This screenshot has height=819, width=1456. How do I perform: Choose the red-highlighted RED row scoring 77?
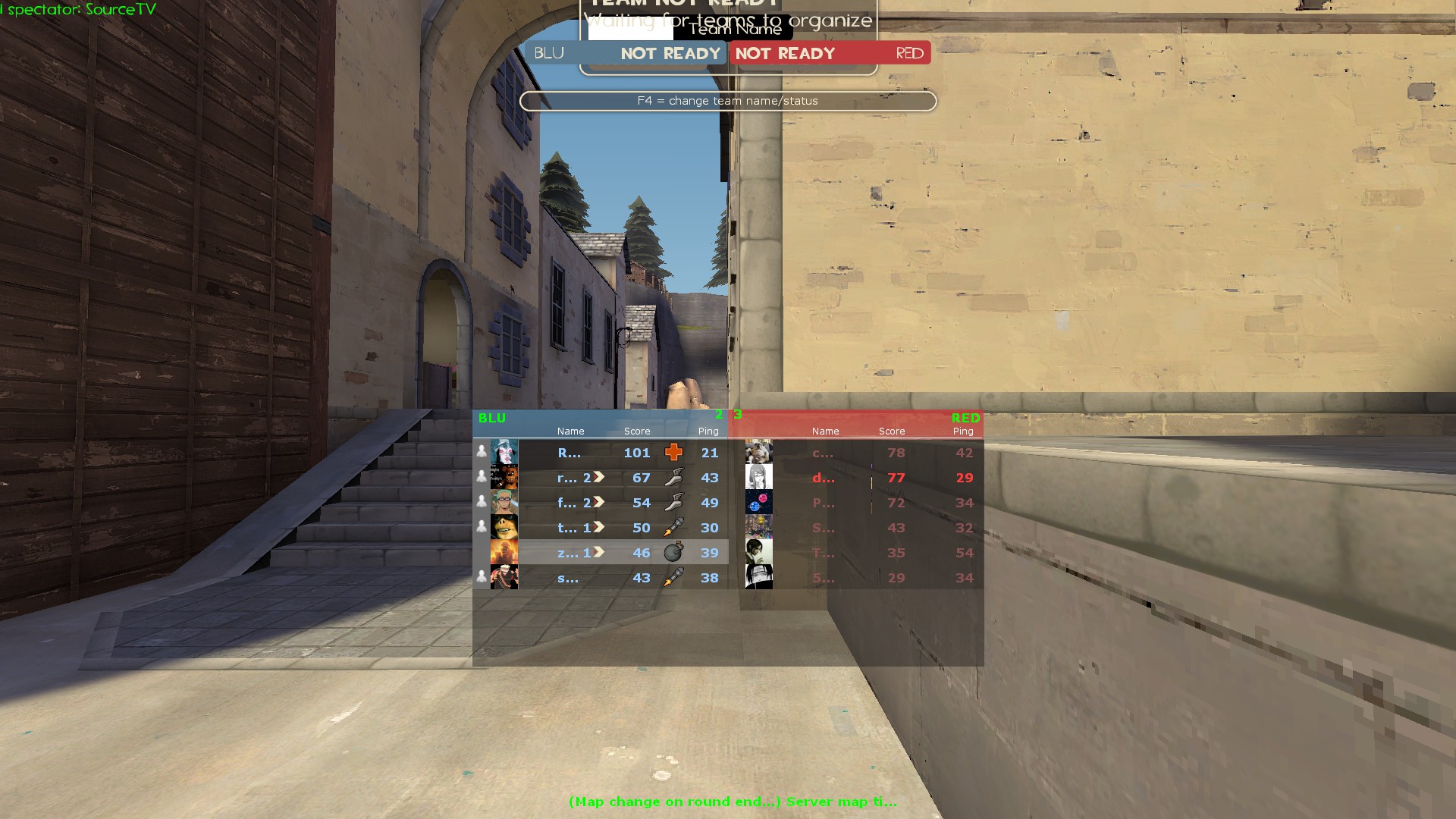[x=857, y=478]
